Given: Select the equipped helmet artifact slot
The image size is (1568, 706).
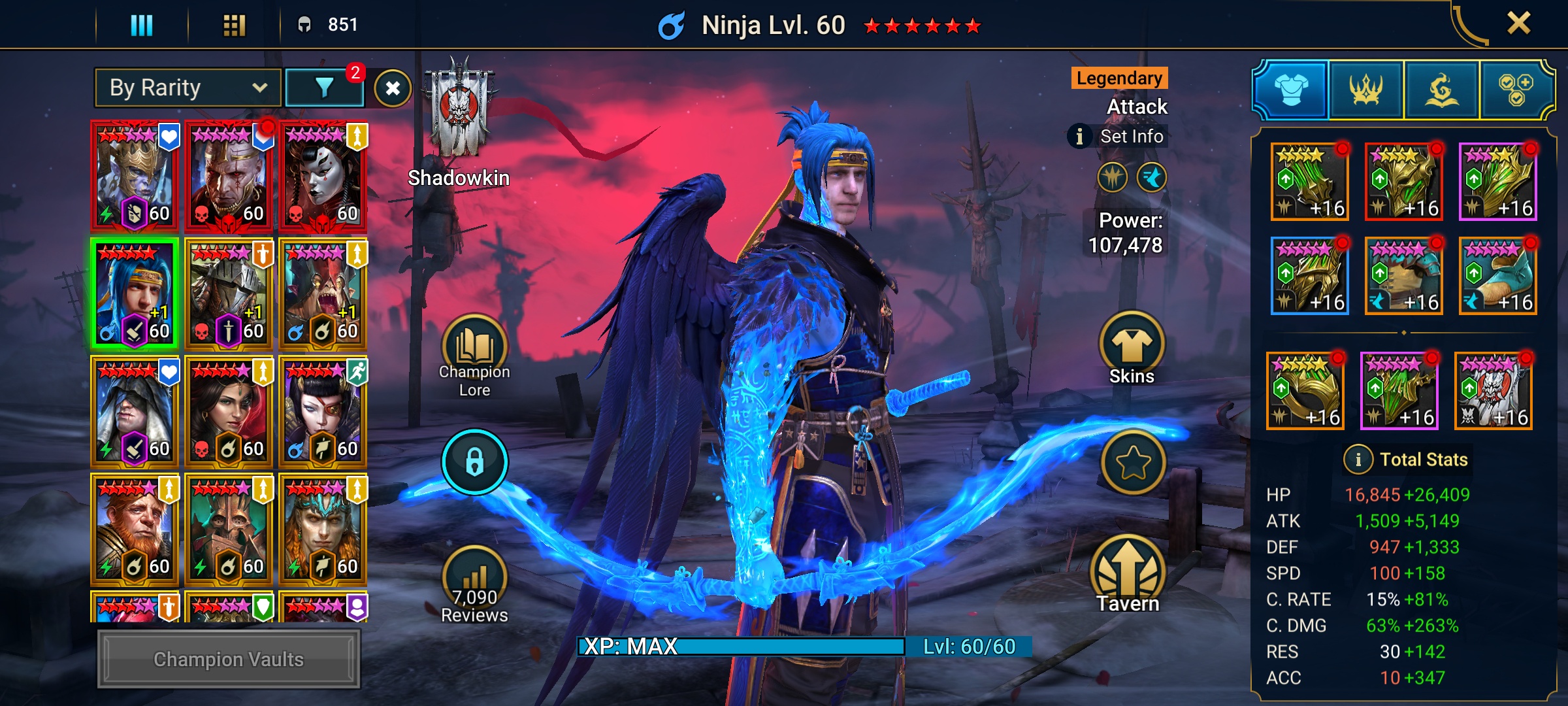Looking at the screenshot, I should 1403,182.
